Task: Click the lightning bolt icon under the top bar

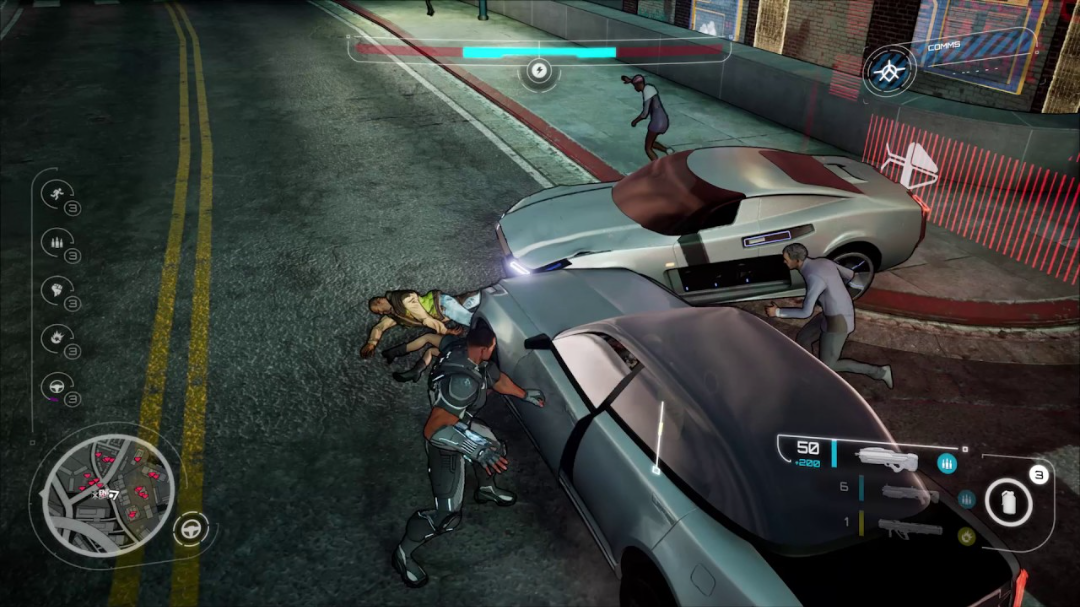Action: (x=539, y=71)
